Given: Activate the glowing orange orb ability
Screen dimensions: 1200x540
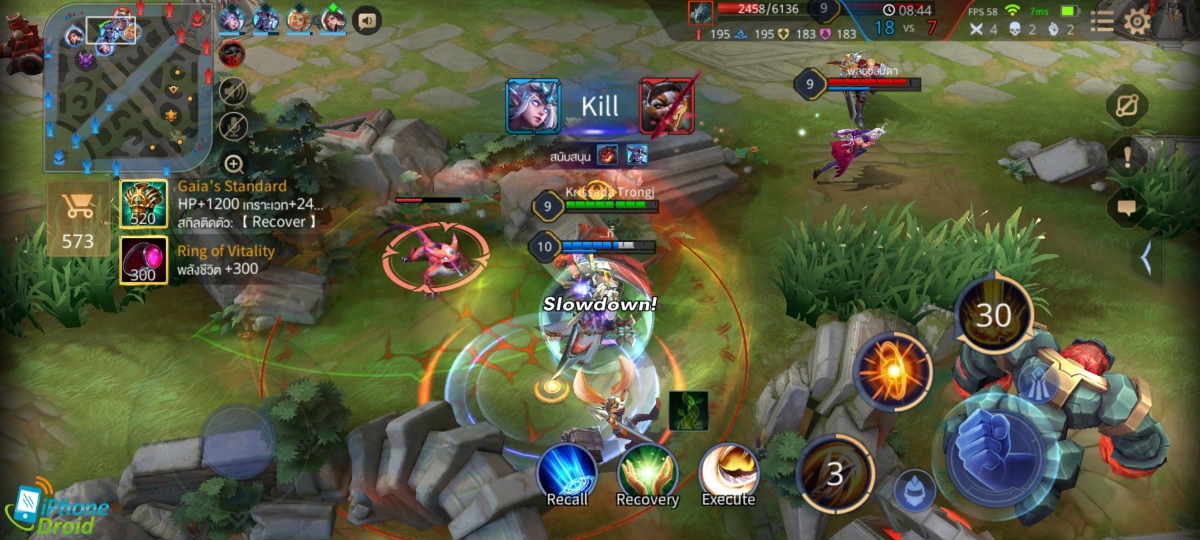Looking at the screenshot, I should (x=893, y=372).
